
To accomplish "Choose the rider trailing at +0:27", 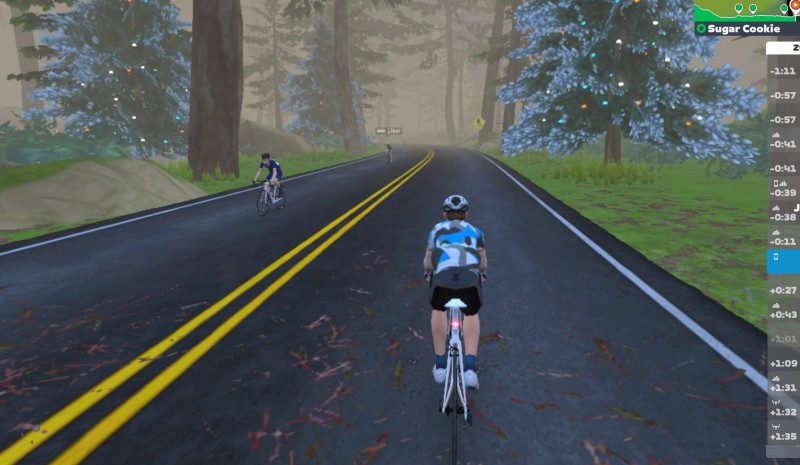I will pos(783,289).
